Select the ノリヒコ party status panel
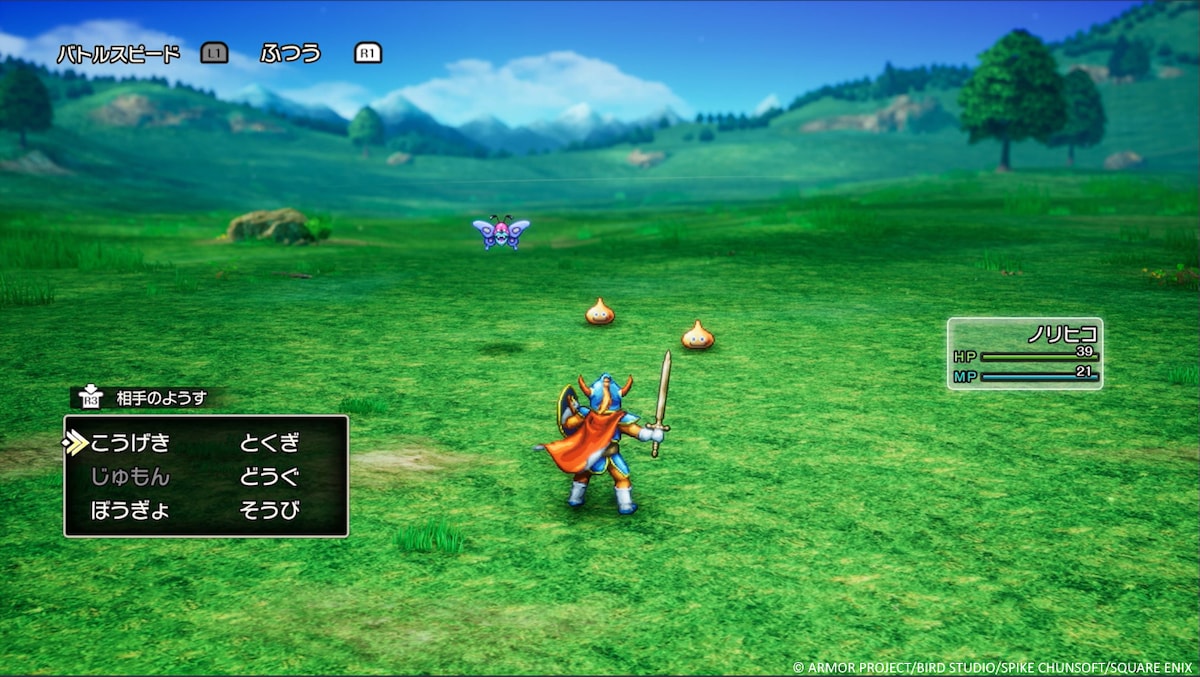 1024,354
